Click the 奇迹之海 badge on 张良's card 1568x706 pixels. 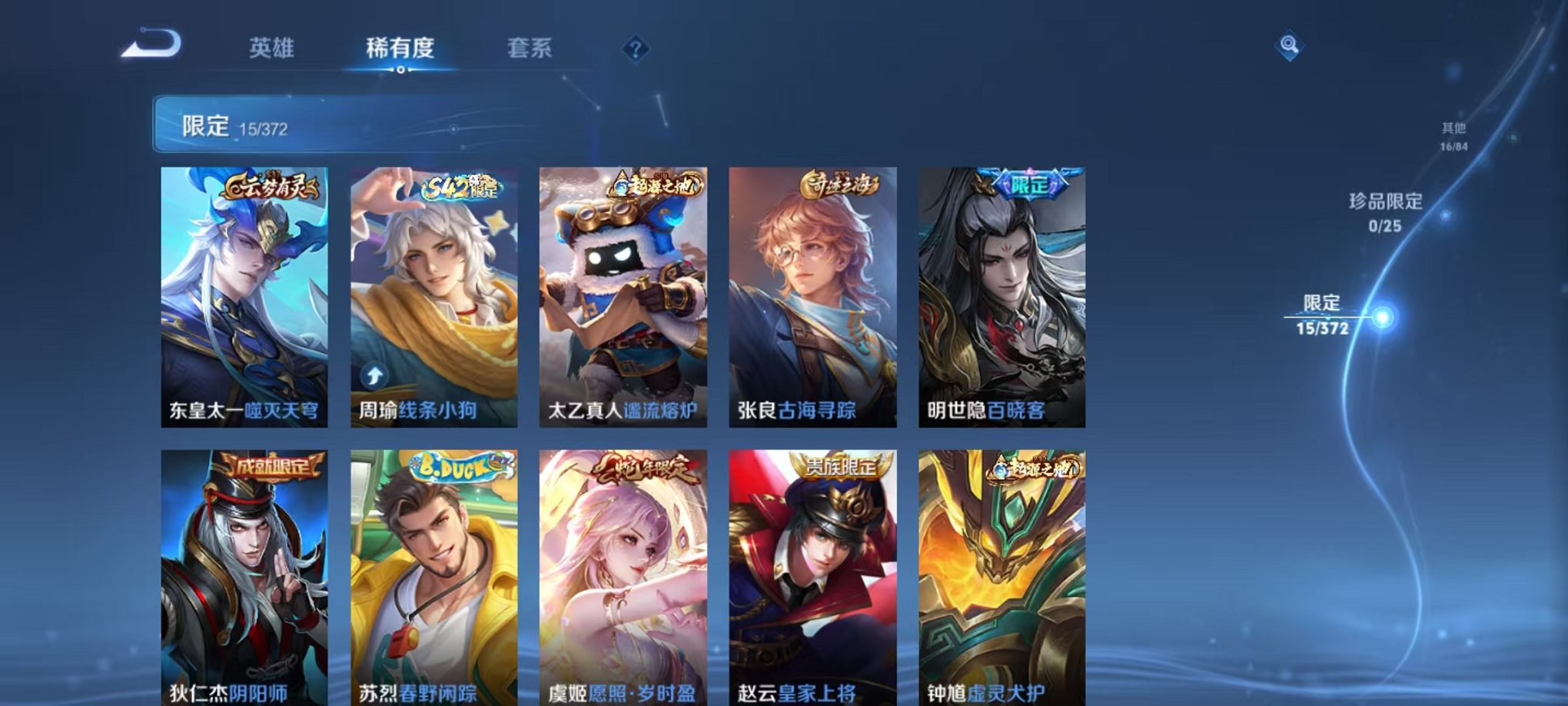pos(839,181)
